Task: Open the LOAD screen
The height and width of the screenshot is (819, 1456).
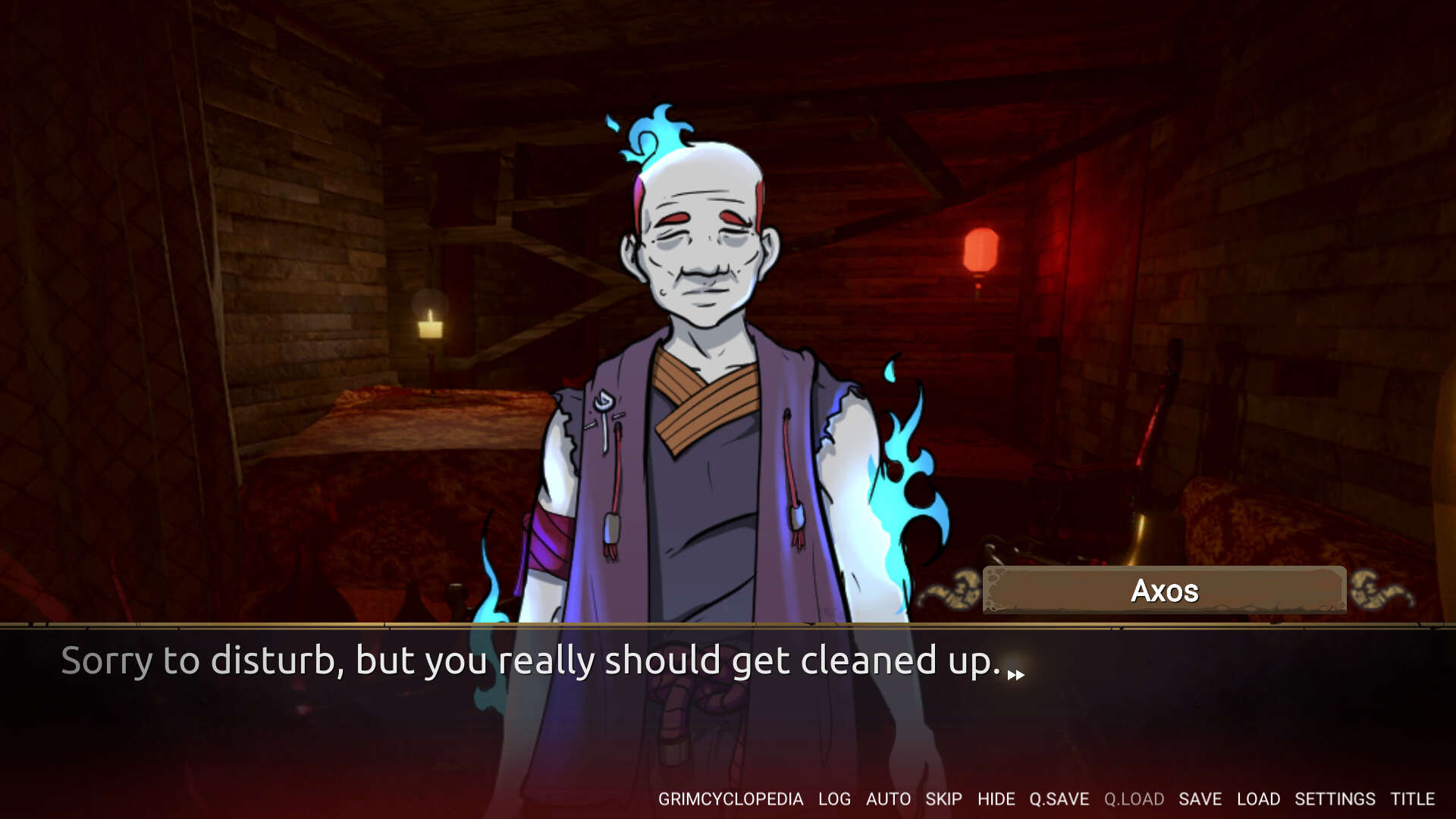Action: (x=1259, y=799)
